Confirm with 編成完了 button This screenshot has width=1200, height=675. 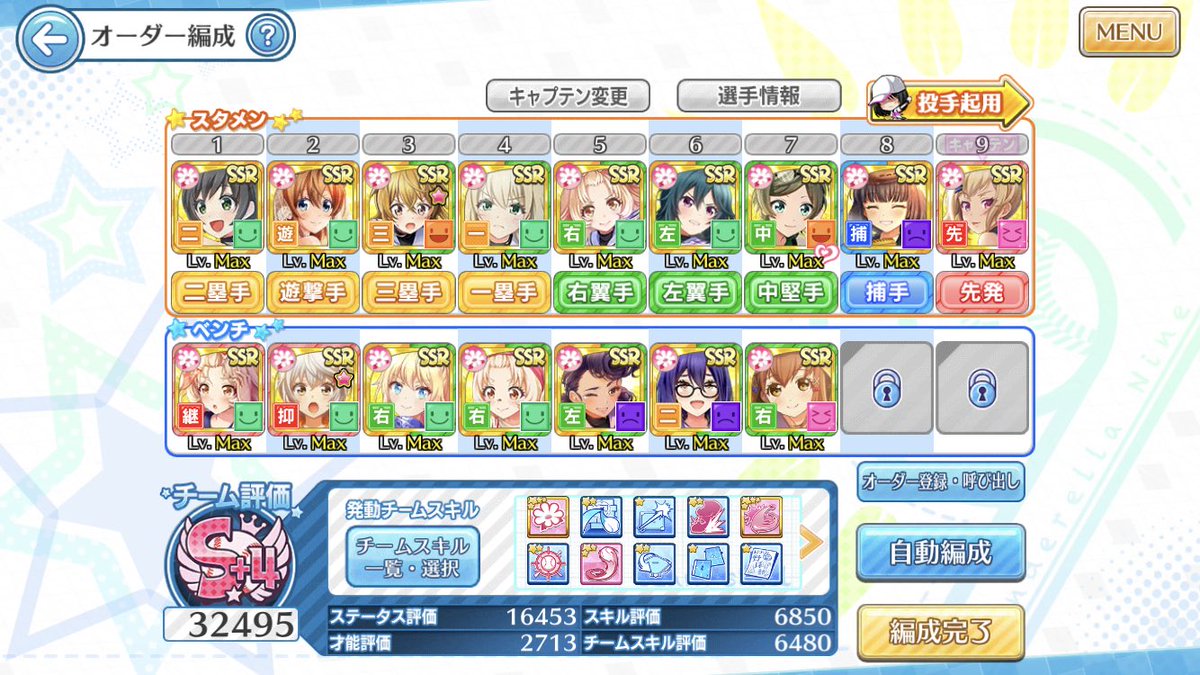tap(940, 633)
